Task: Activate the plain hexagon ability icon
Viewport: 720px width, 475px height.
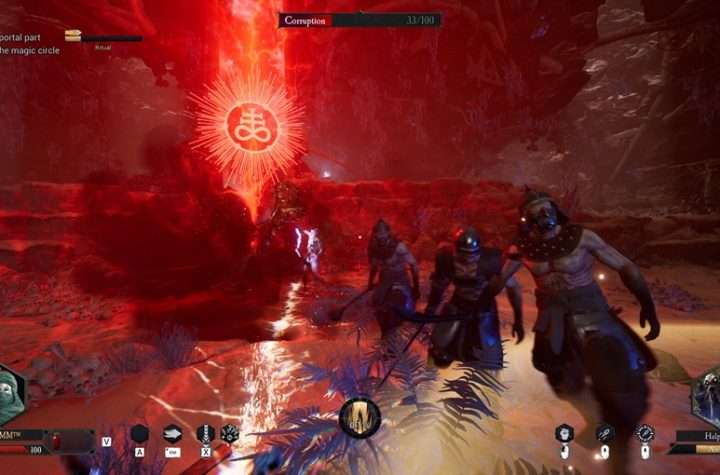Action: (x=140, y=433)
